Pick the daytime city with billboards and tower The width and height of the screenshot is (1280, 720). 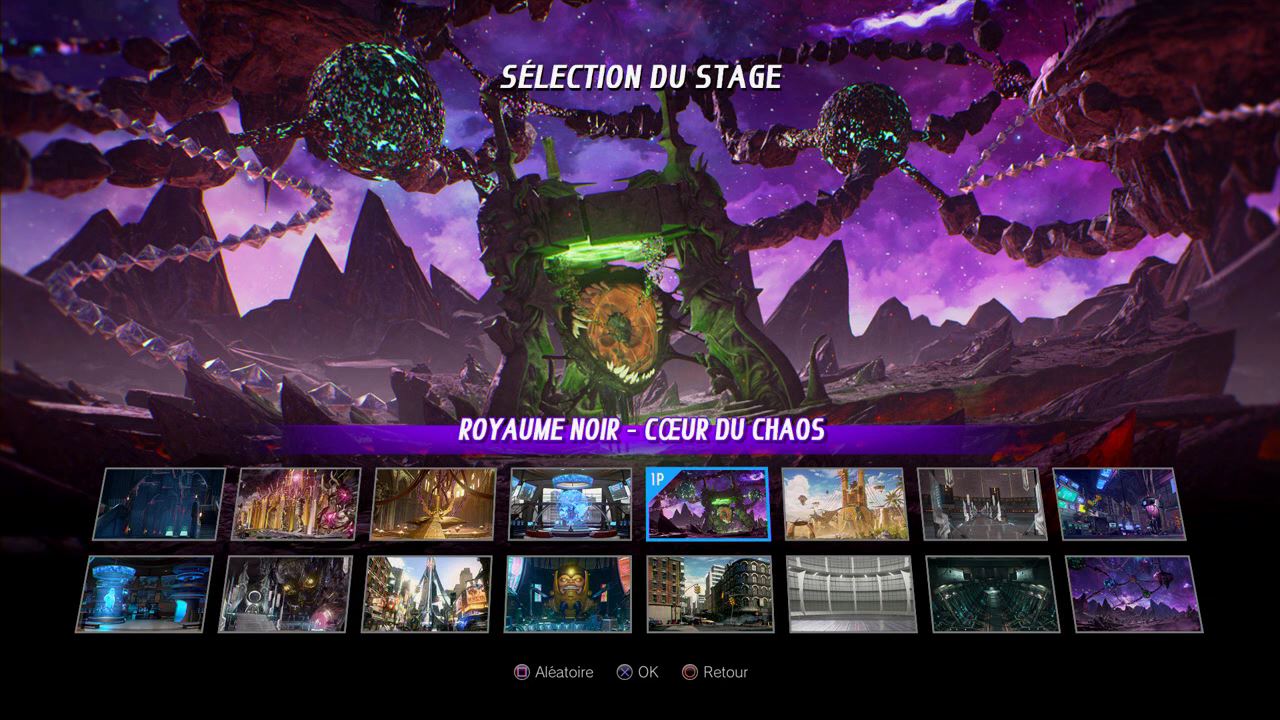coord(427,594)
